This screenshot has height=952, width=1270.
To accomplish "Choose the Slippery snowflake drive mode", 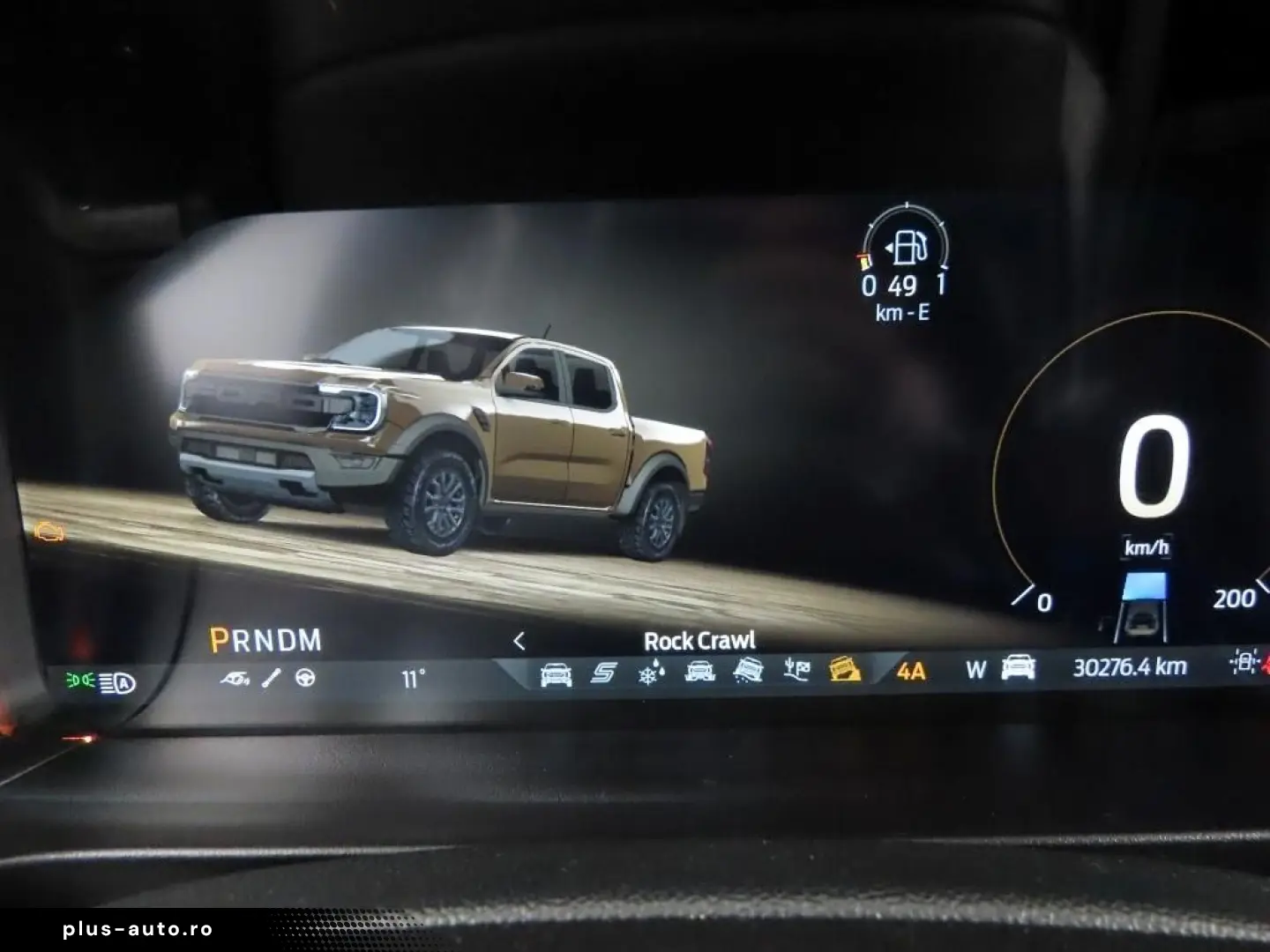I will 652,673.
